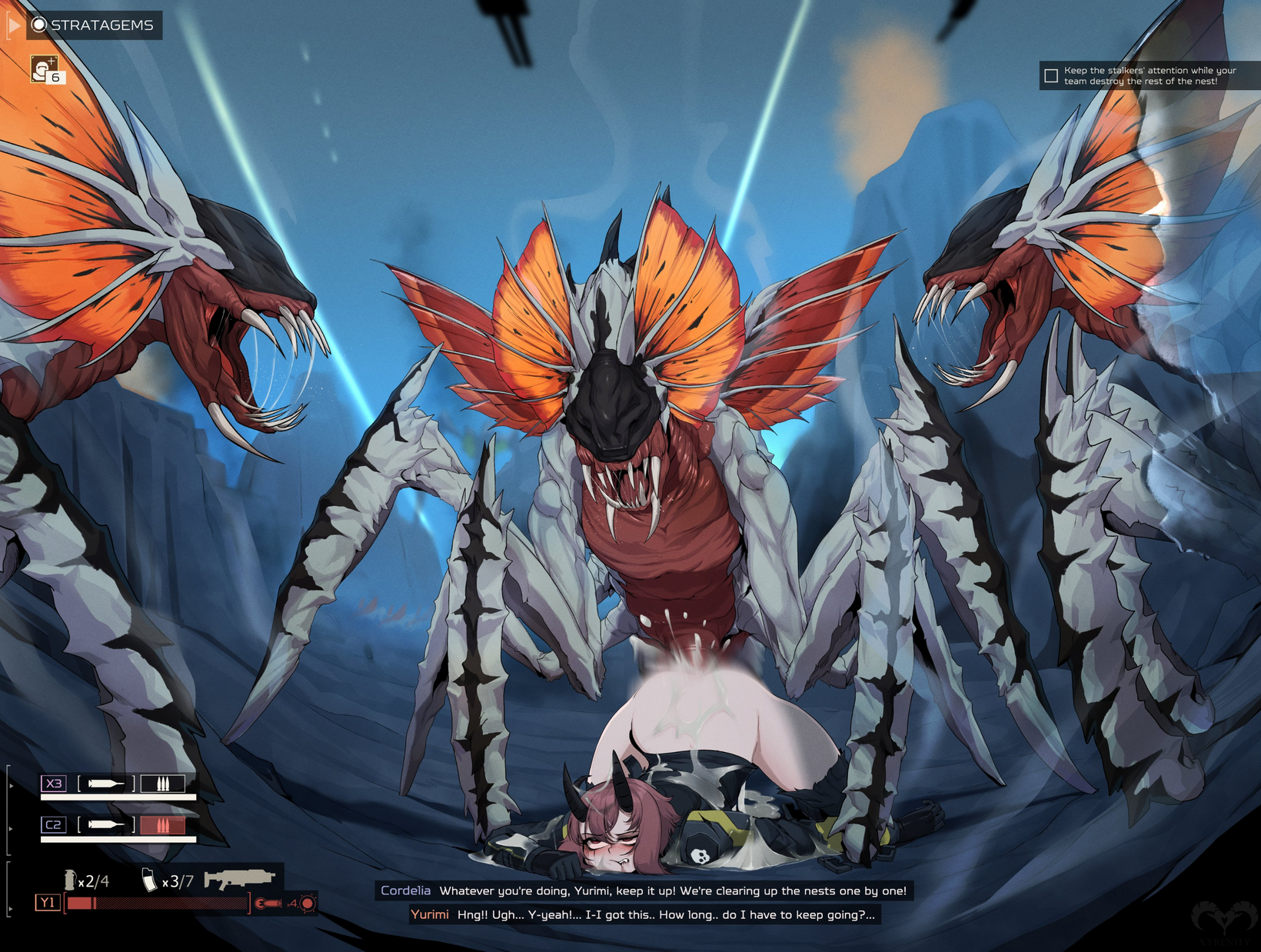Click the grenade icon
1261x952 pixels.
70,879
